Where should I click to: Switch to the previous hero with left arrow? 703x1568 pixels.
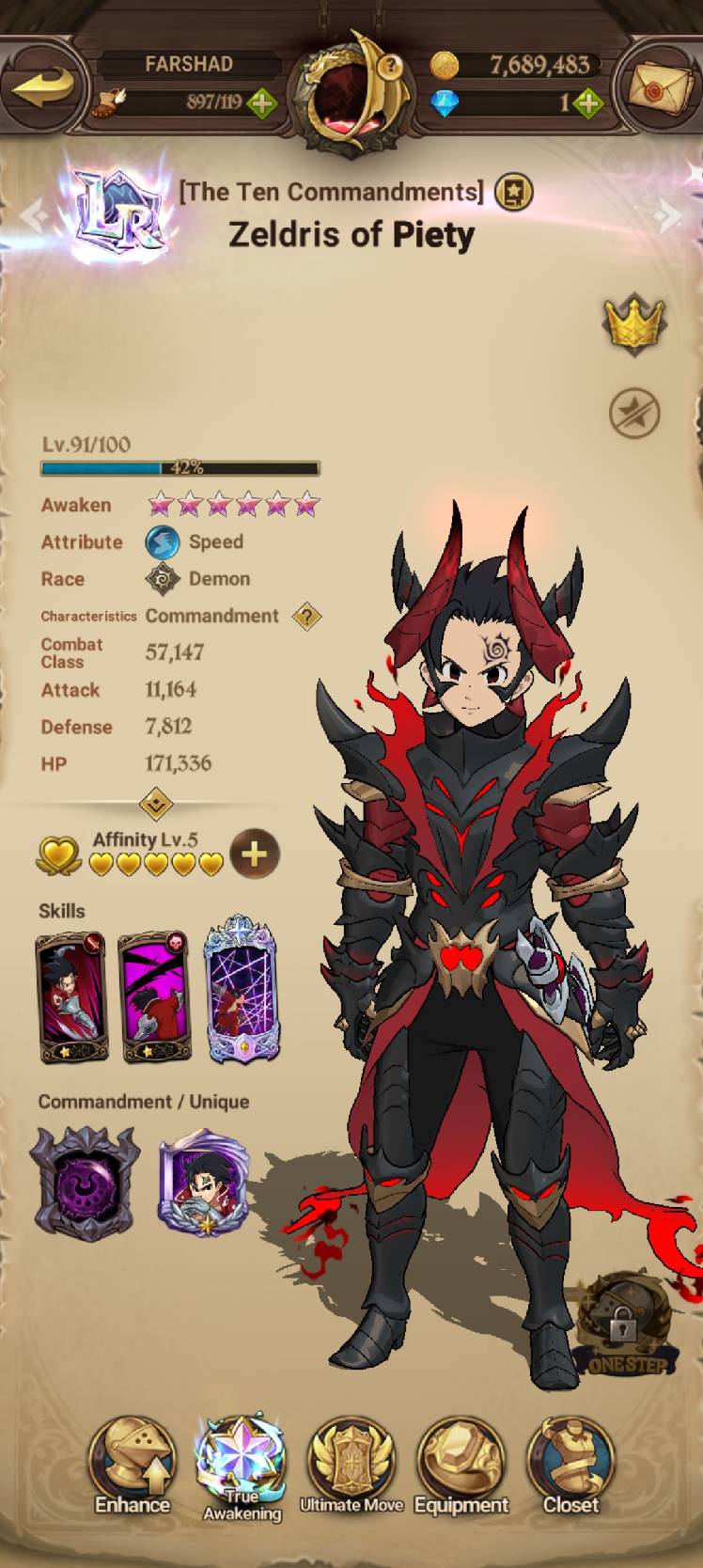point(34,216)
